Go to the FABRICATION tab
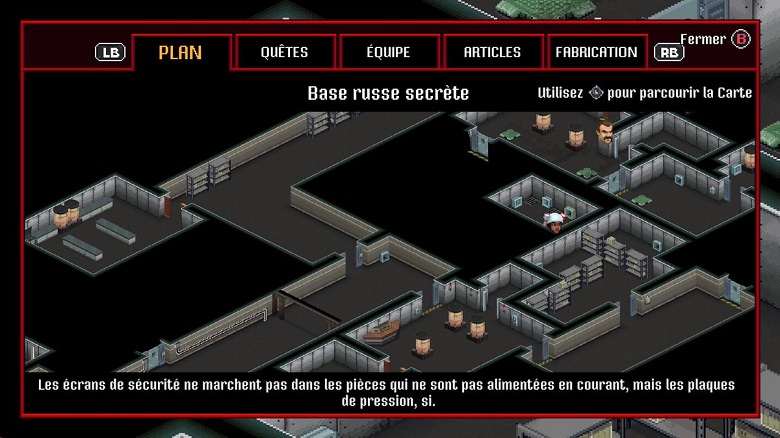Image resolution: width=780 pixels, height=438 pixels. [x=596, y=52]
